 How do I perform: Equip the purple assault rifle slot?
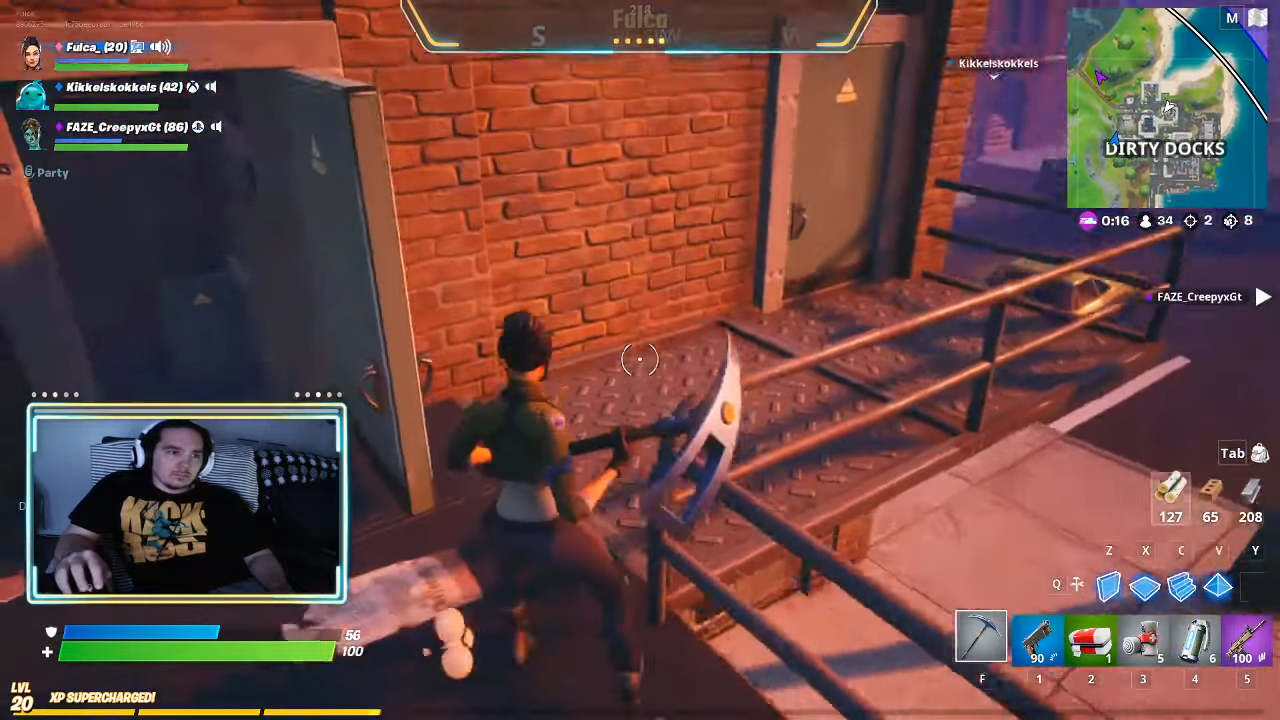pyautogui.click(x=1246, y=640)
